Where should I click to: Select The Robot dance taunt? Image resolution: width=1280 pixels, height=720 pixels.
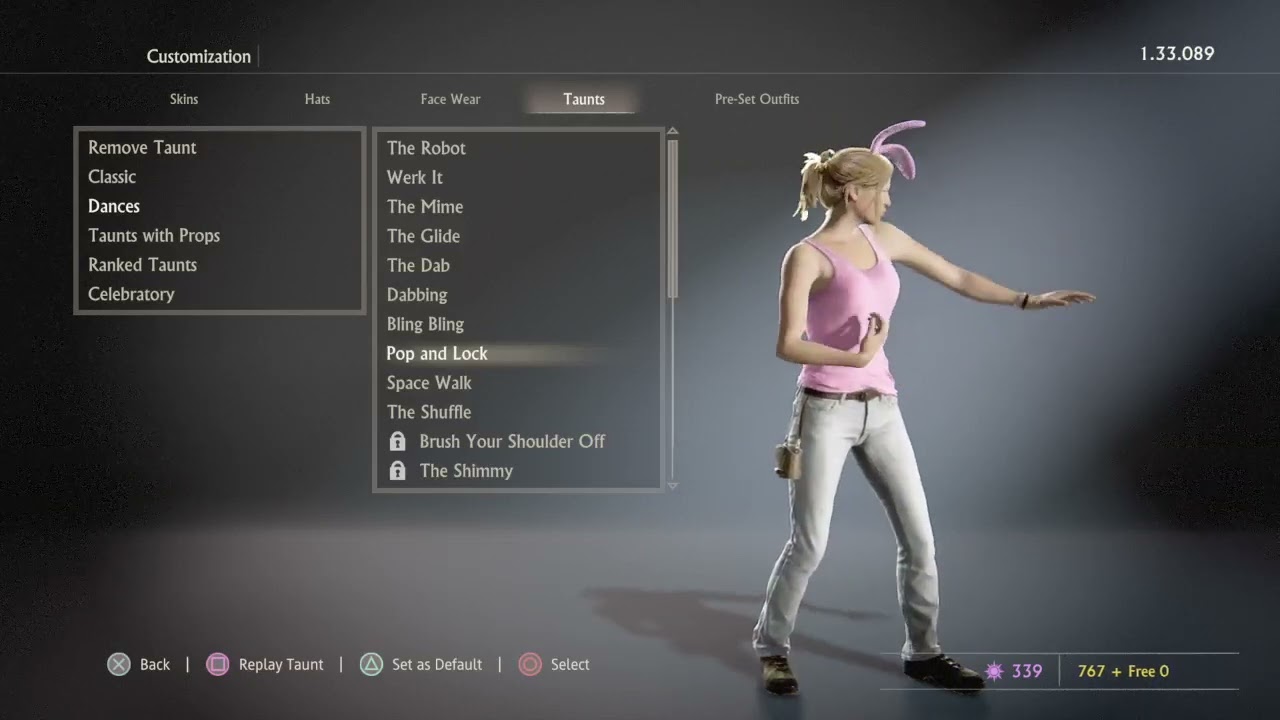point(426,148)
